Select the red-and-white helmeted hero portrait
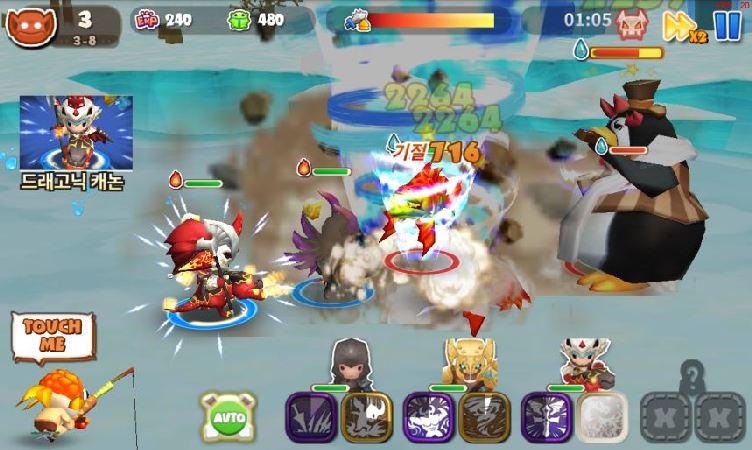The height and width of the screenshot is (450, 752). [x=586, y=361]
